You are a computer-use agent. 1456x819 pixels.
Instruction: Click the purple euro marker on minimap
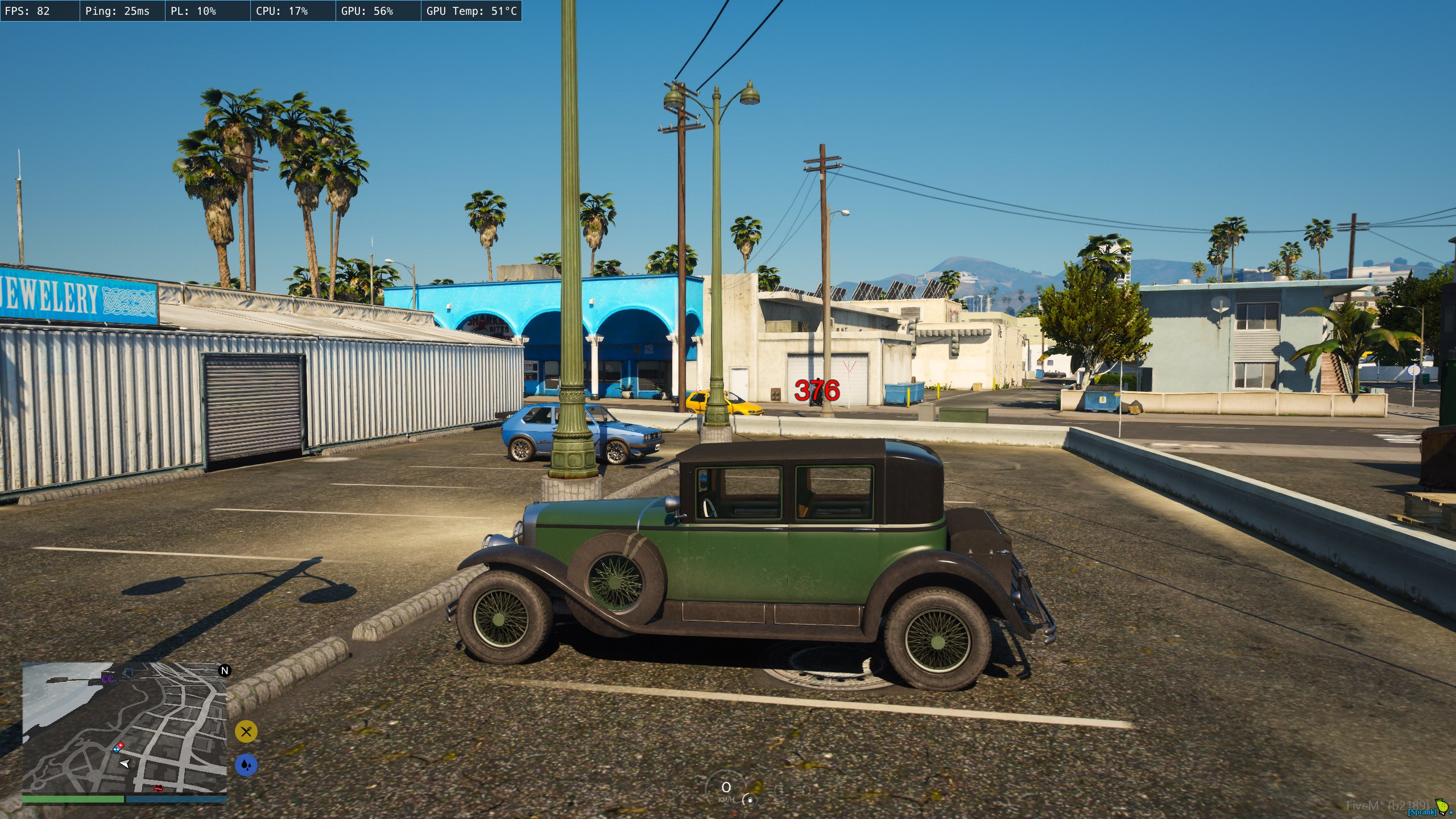(x=107, y=679)
